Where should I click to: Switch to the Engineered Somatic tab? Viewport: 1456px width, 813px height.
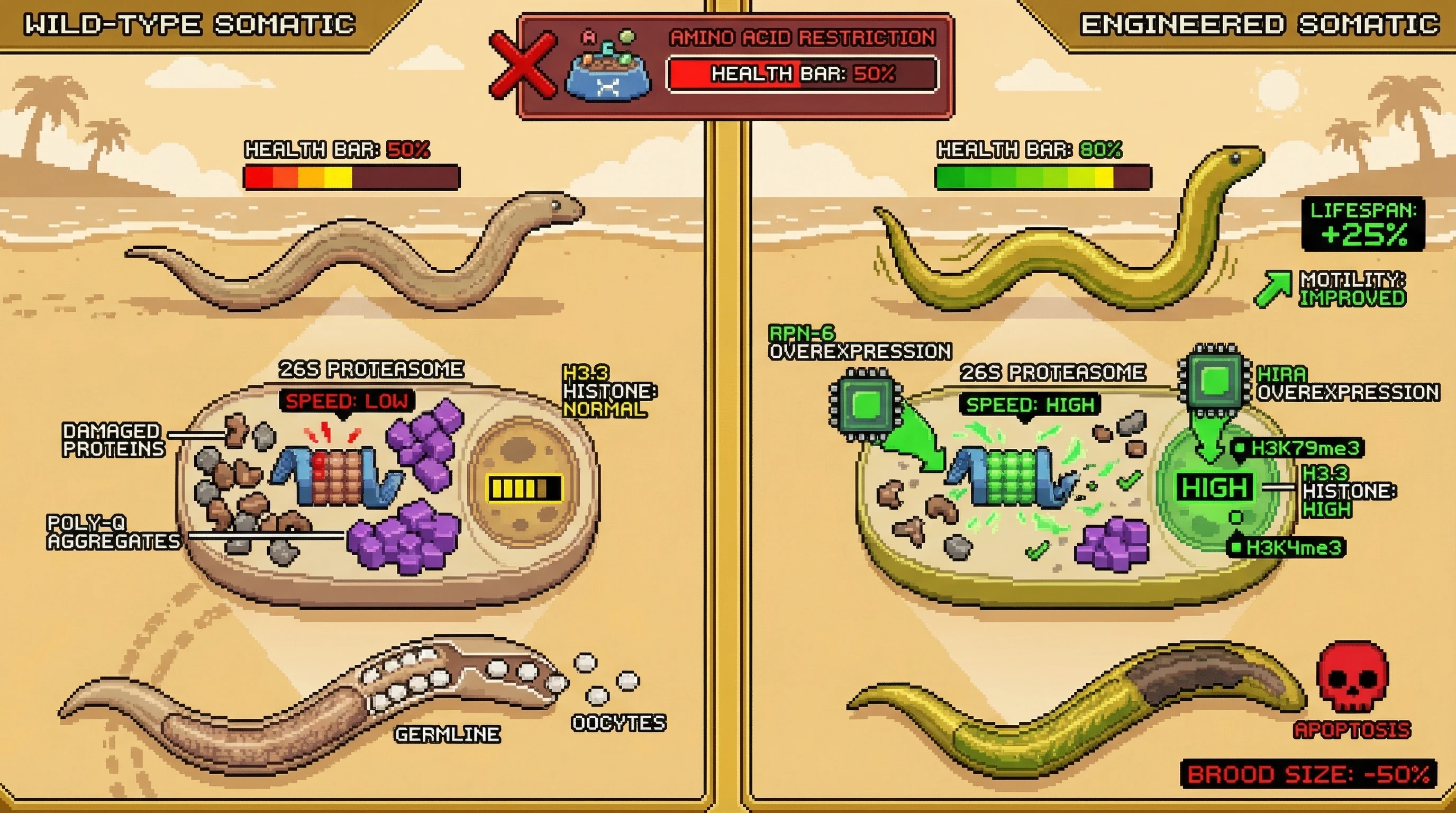pyautogui.click(x=1259, y=25)
